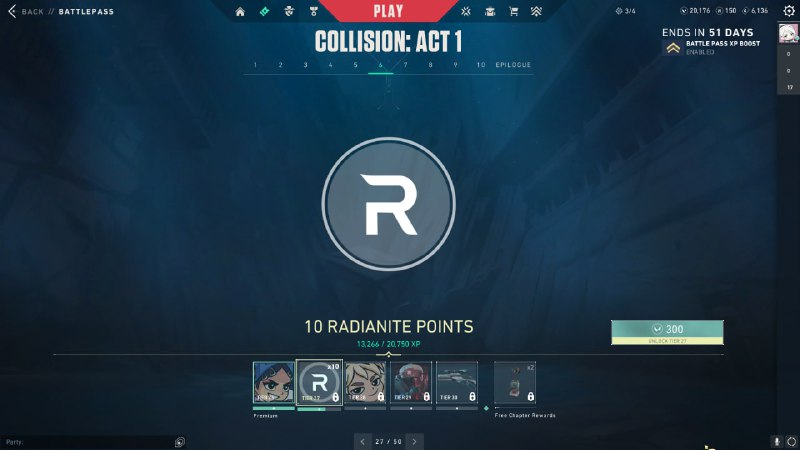800x450 pixels.
Task: Switch to the Epilogue chapter
Action: pyautogui.click(x=513, y=65)
